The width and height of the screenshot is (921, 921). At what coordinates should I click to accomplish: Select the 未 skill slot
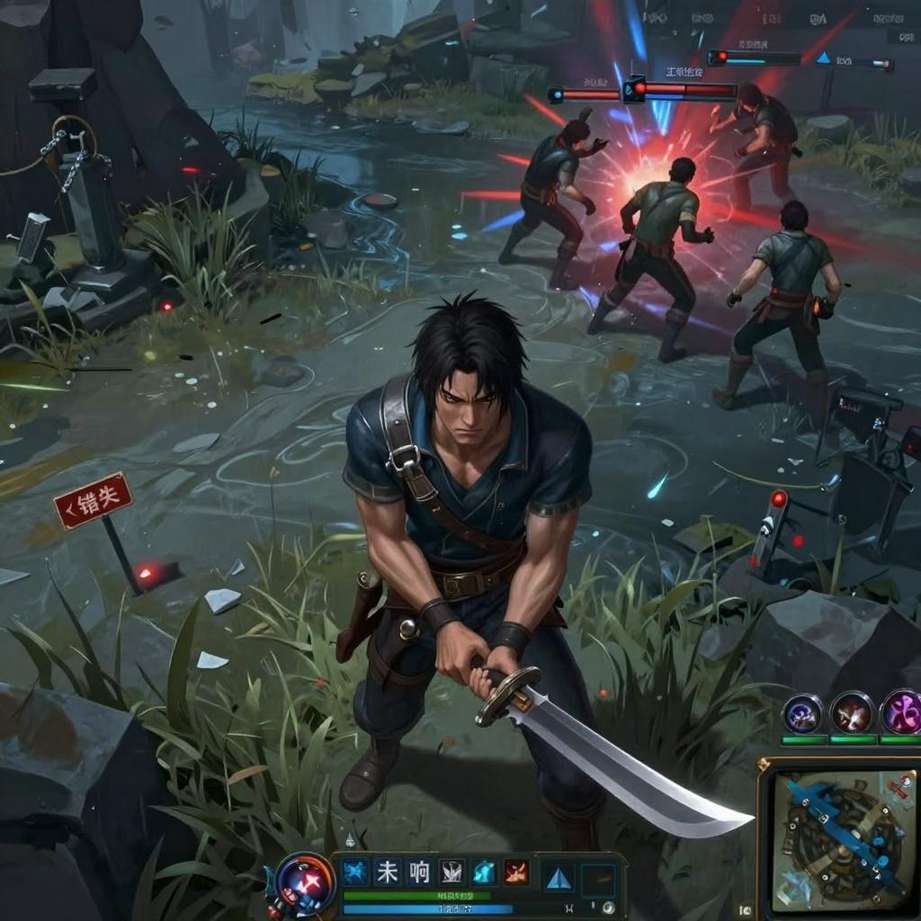pos(386,871)
